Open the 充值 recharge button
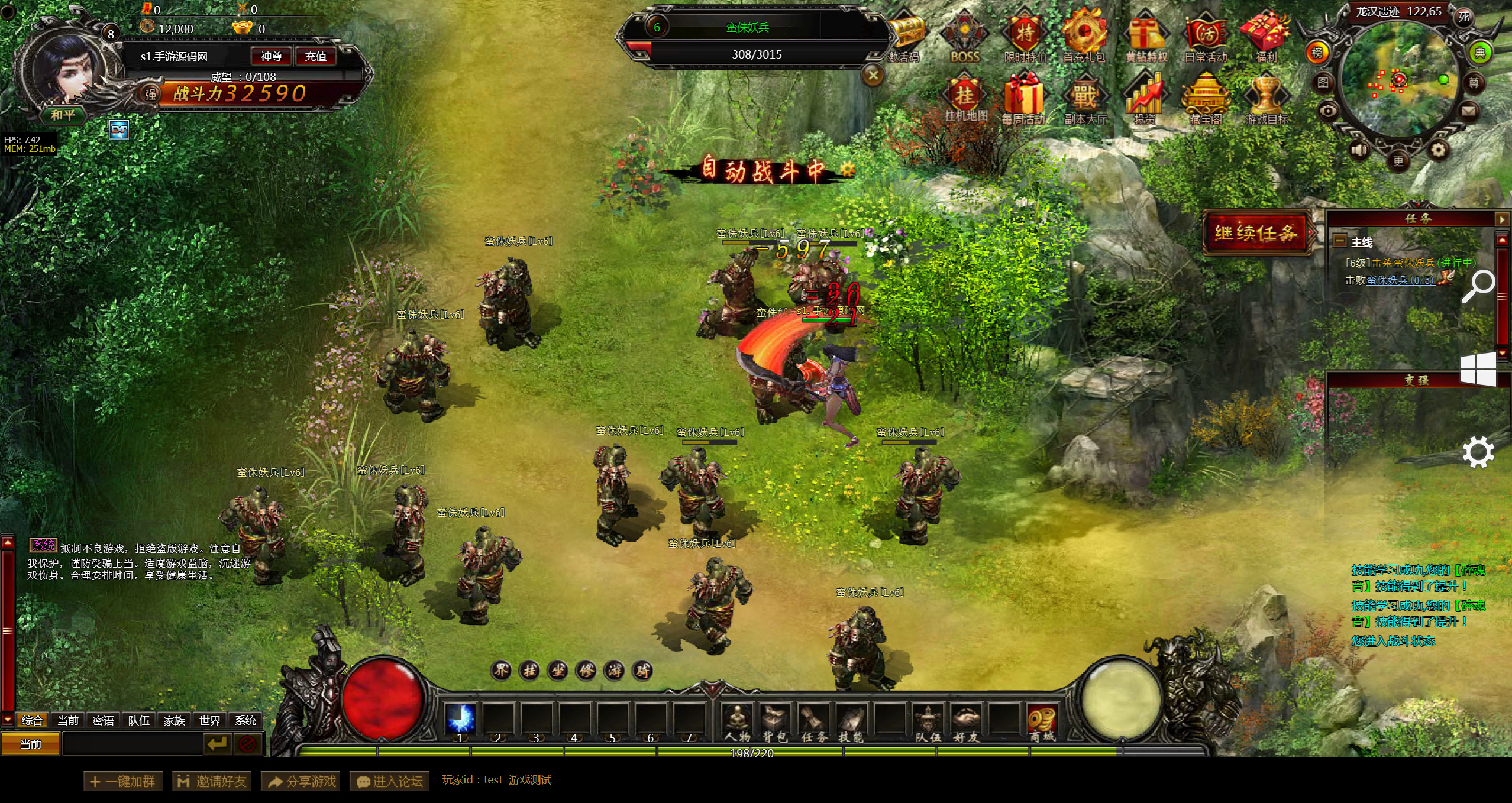 point(315,56)
